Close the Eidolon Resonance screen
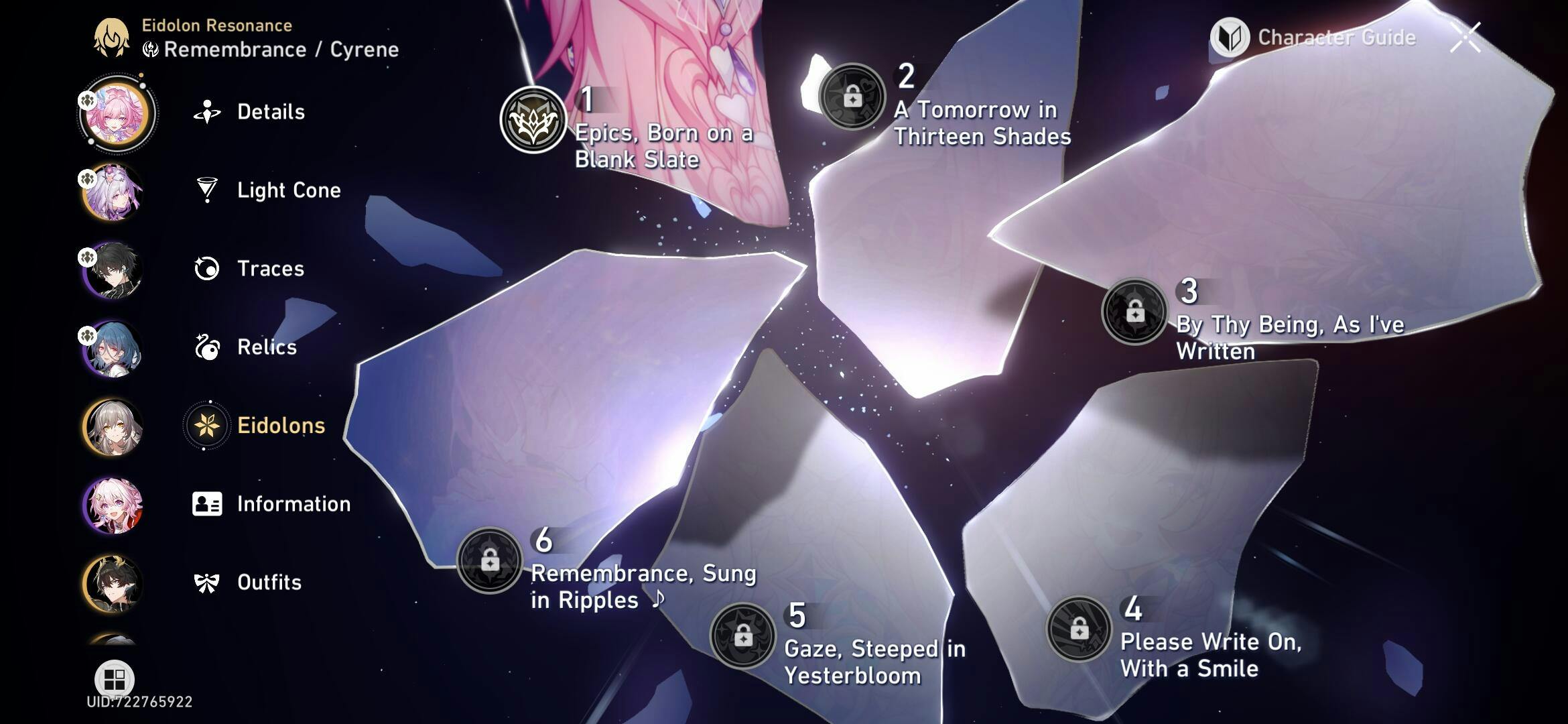 (1465, 38)
